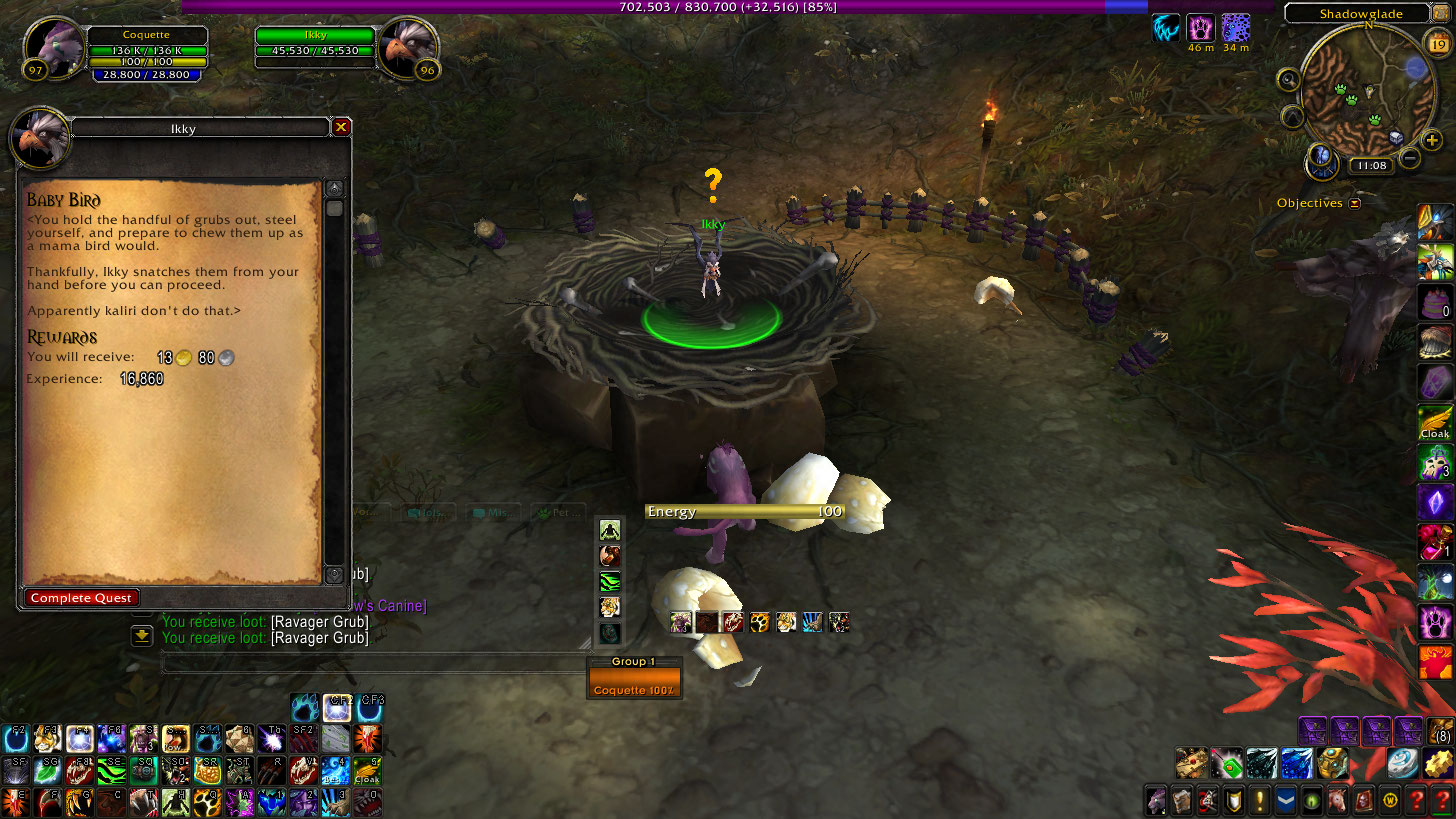The height and width of the screenshot is (819, 1456).
Task: Open the minimap tracking magnifier button
Action: tap(1288, 79)
